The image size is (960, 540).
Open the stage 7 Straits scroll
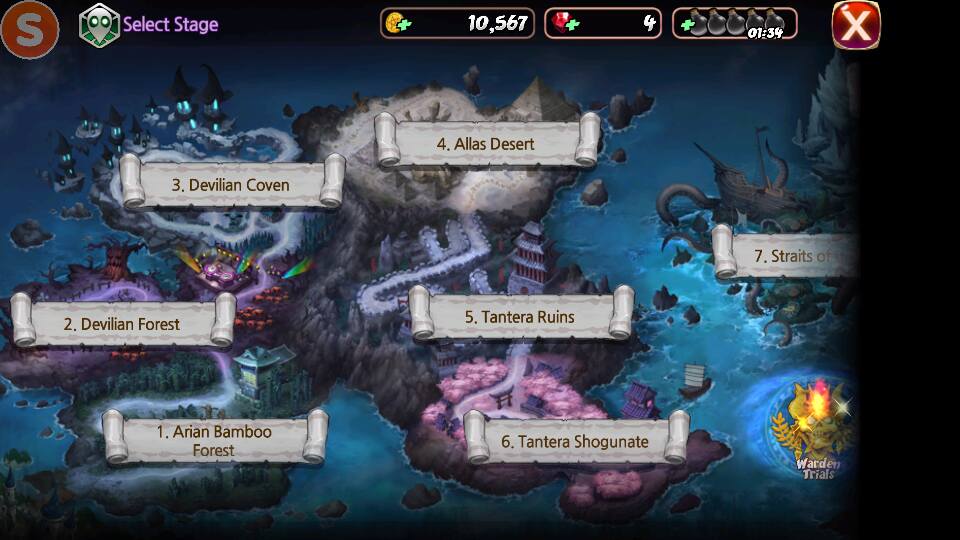point(790,256)
